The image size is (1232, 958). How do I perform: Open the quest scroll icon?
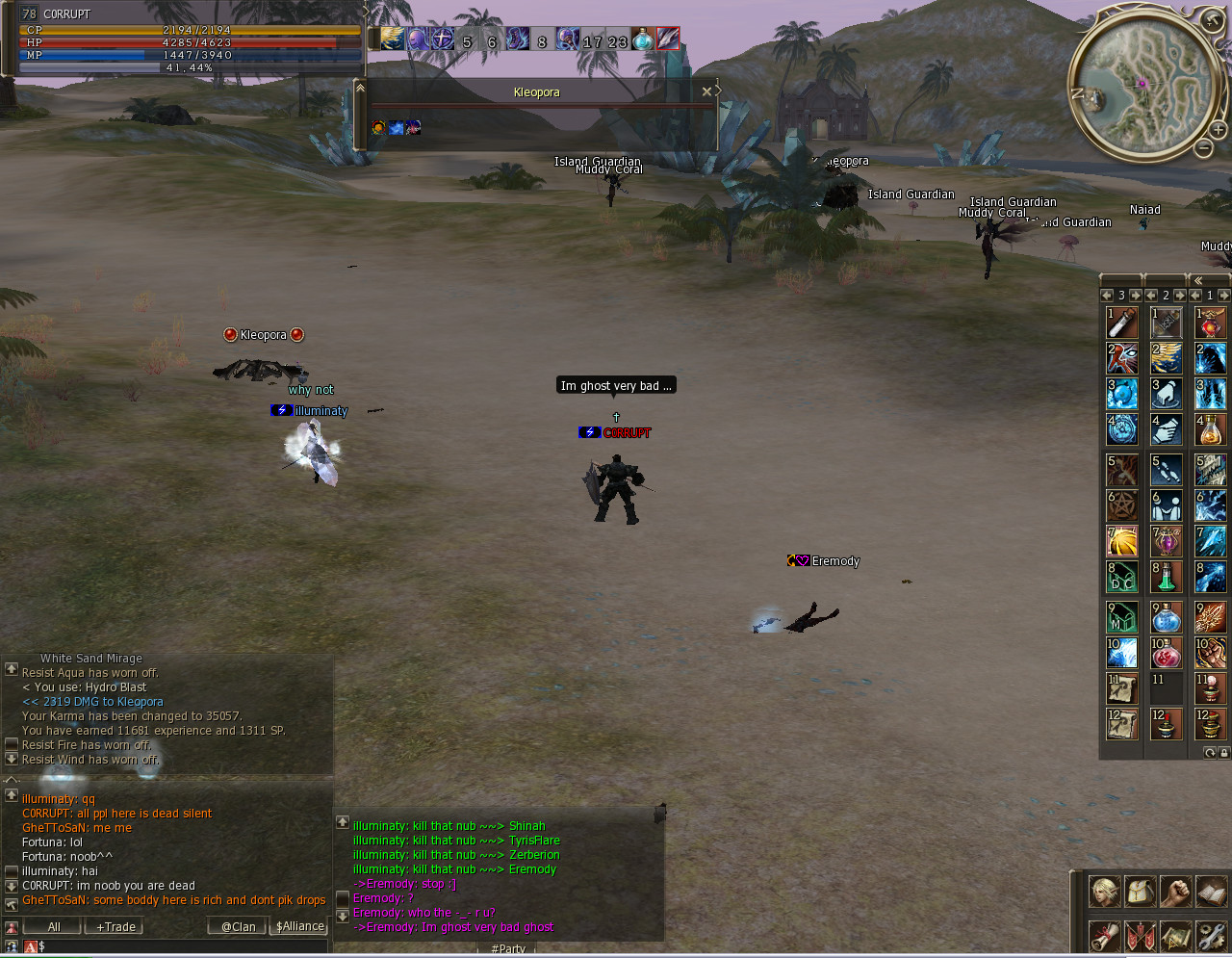1104,936
